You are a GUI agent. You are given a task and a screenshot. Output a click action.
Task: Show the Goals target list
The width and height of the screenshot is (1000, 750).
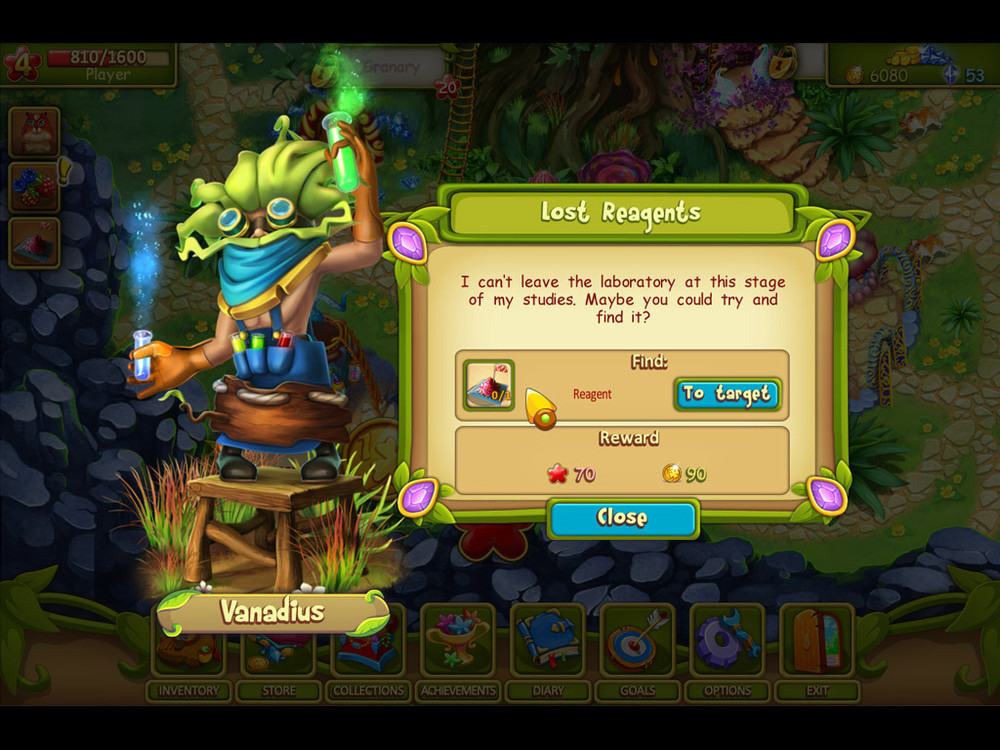638,652
